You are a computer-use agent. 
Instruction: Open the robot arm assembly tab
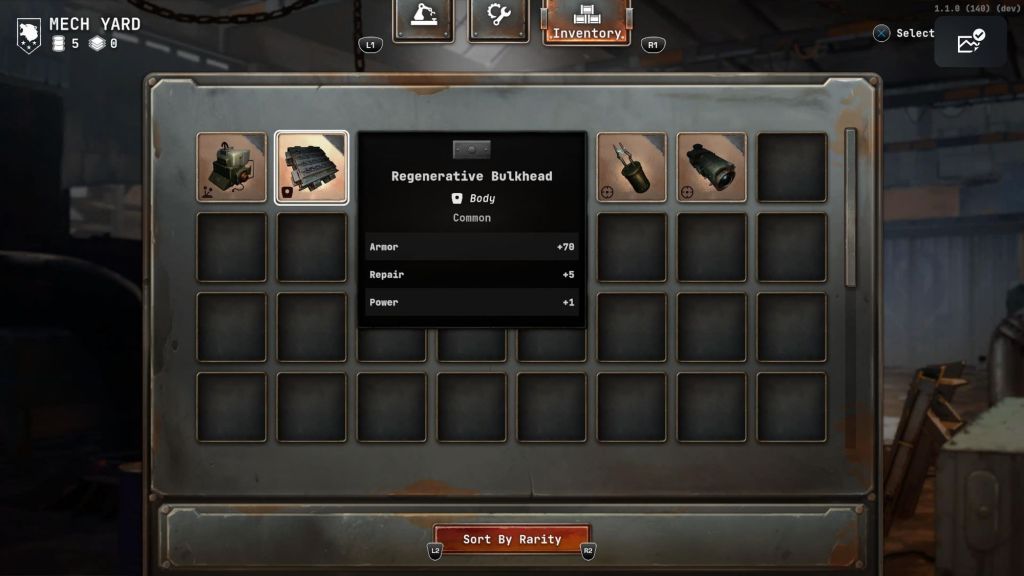tap(423, 18)
